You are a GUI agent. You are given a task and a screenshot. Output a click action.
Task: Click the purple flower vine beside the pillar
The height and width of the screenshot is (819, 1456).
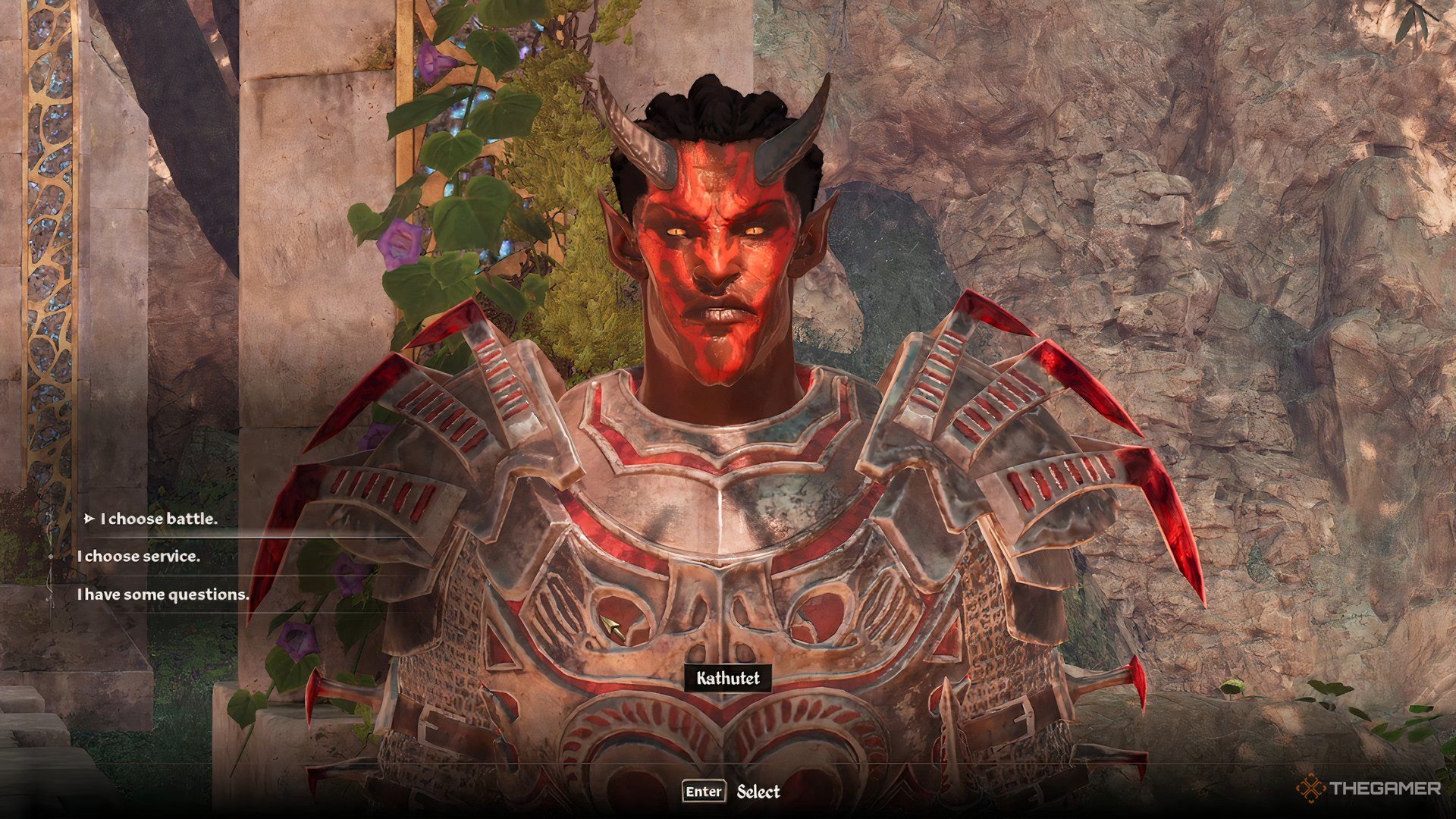pyautogui.click(x=398, y=243)
